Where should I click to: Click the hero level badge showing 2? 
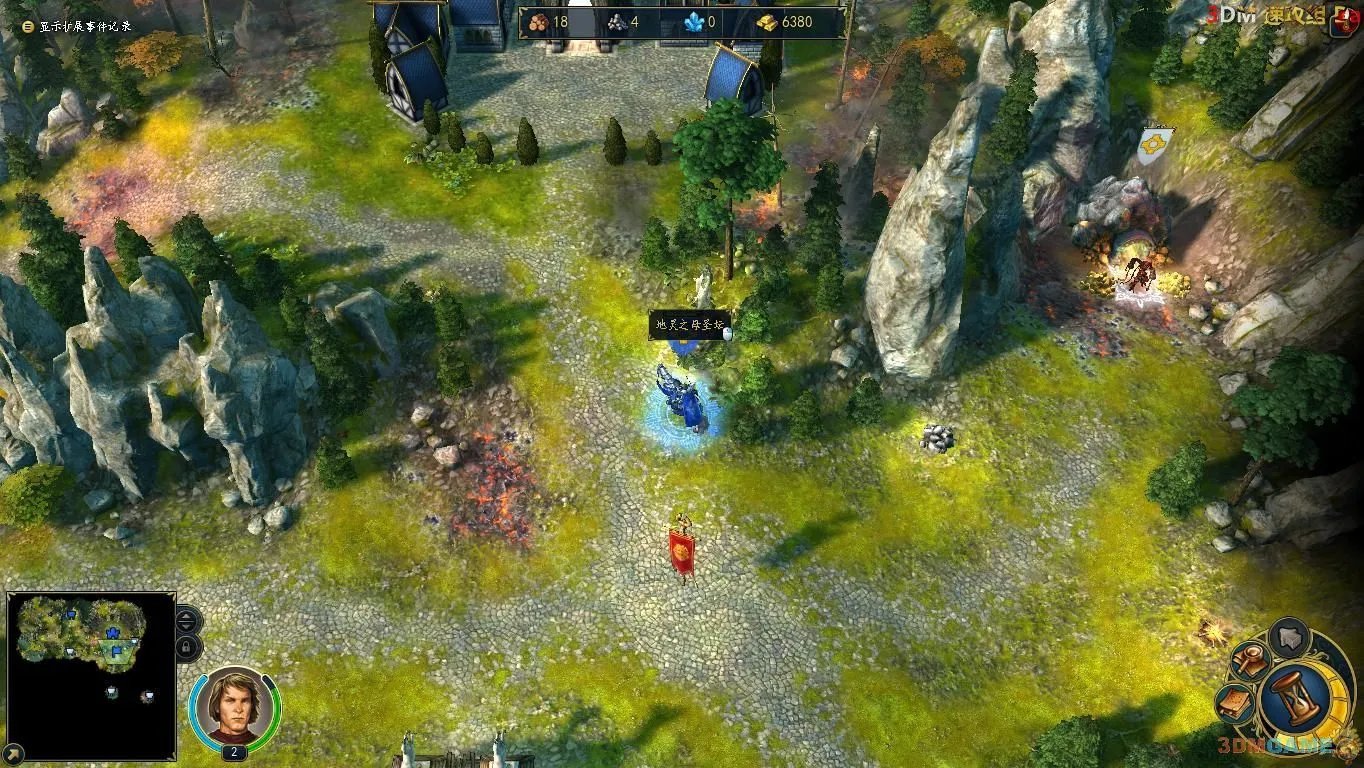coord(233,750)
